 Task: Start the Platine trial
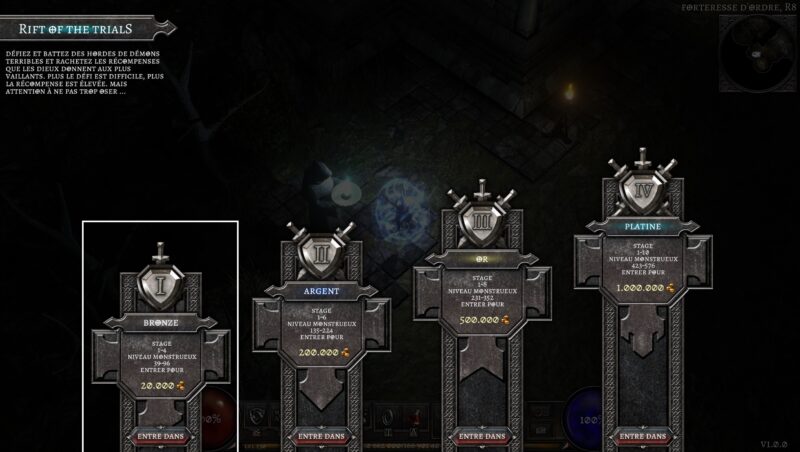(x=641, y=436)
